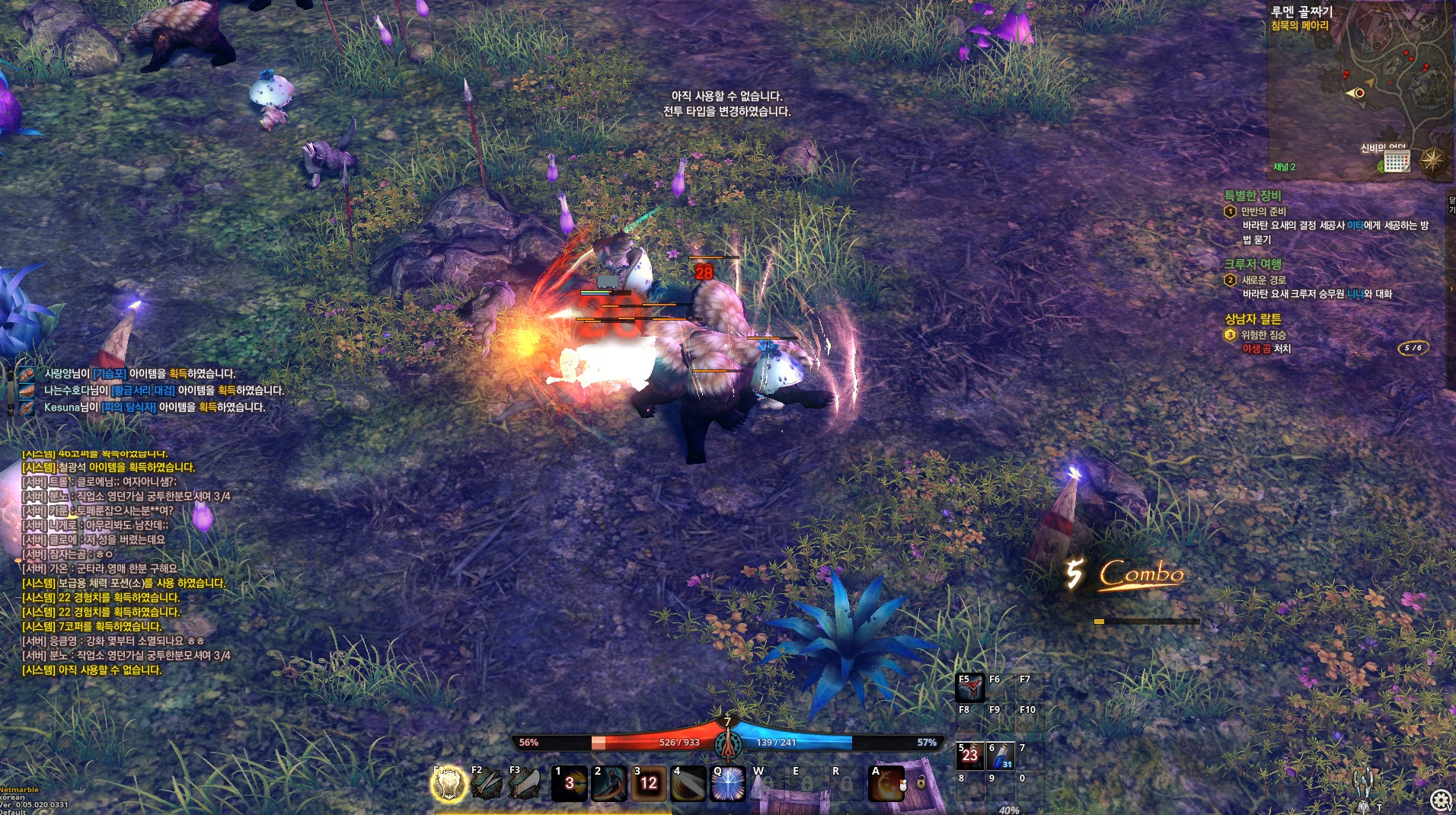Select quest 1 '만반의 준비' in tracker
The width and height of the screenshot is (1456, 815).
point(1263,212)
